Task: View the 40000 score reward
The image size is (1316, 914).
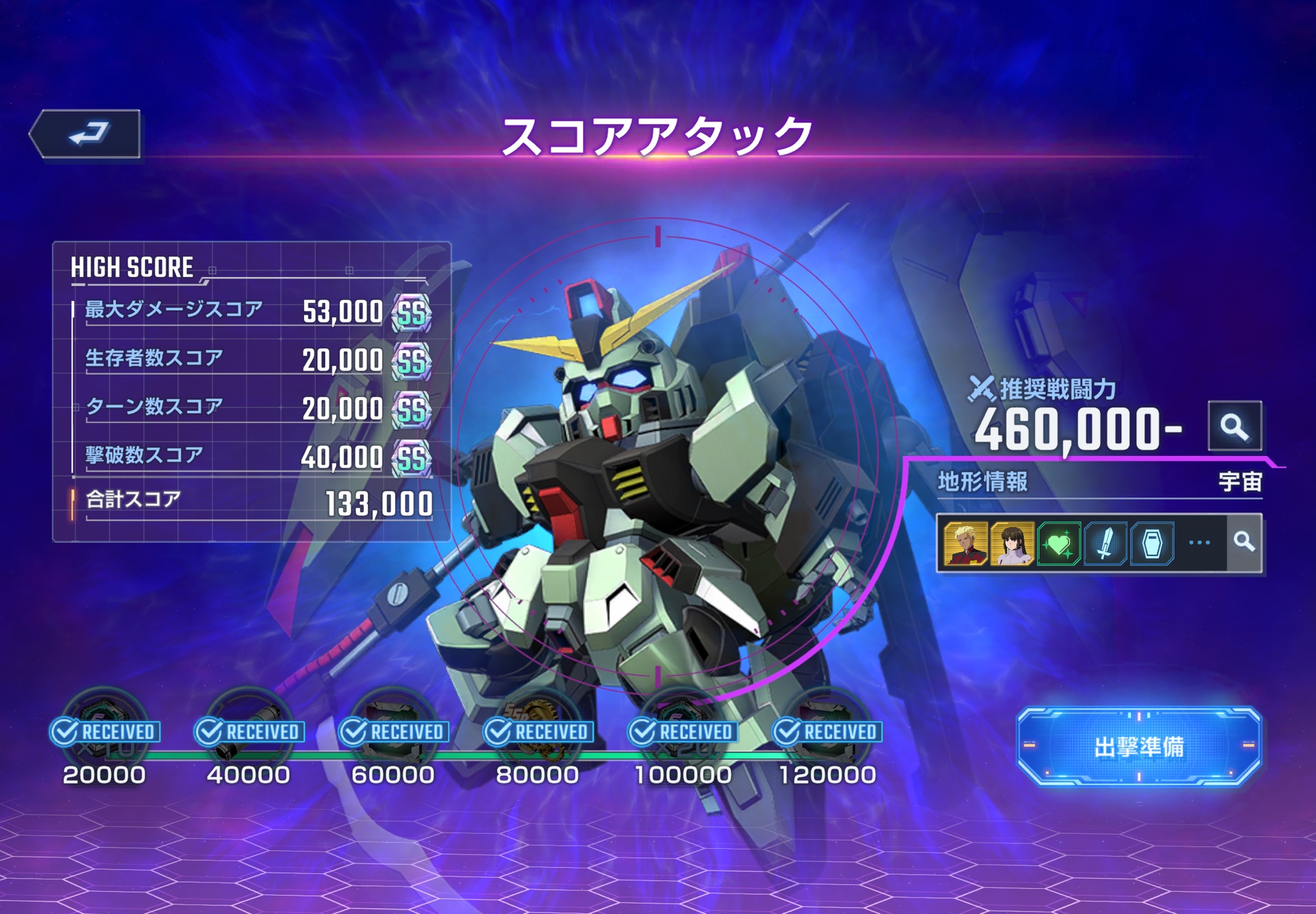Action: pos(249,727)
